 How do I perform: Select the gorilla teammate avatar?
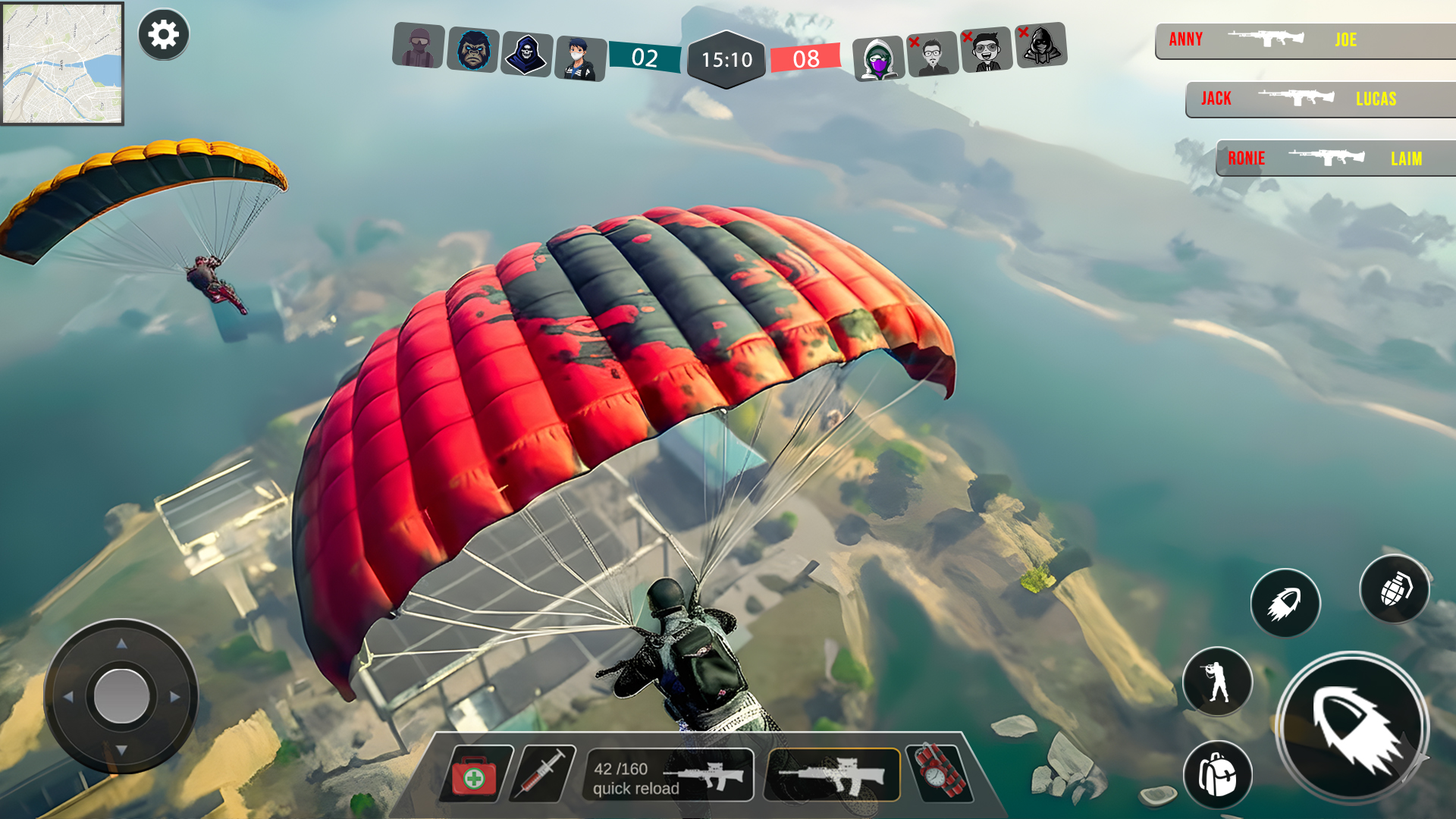click(473, 50)
